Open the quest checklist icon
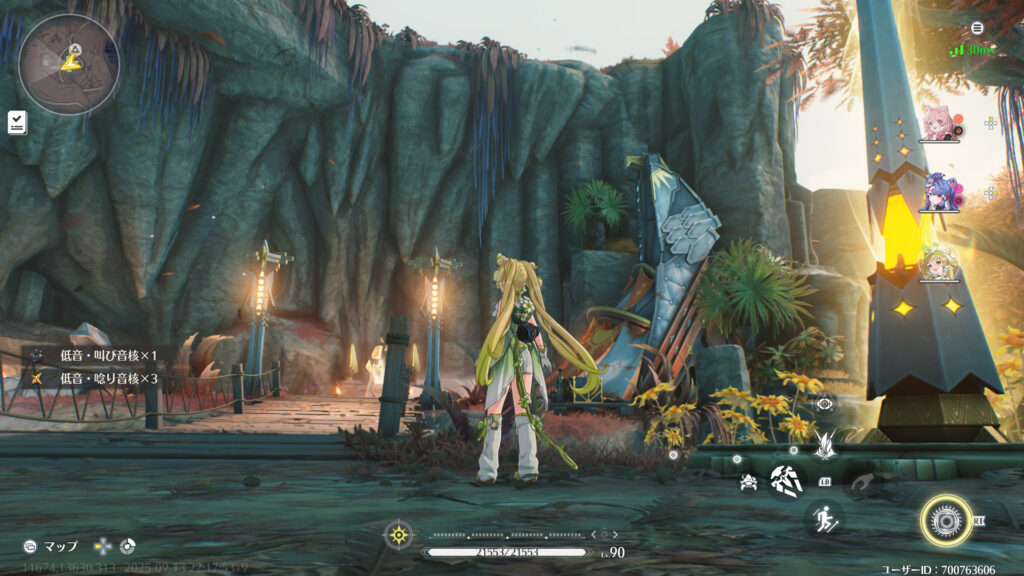This screenshot has height=576, width=1024. tap(17, 122)
